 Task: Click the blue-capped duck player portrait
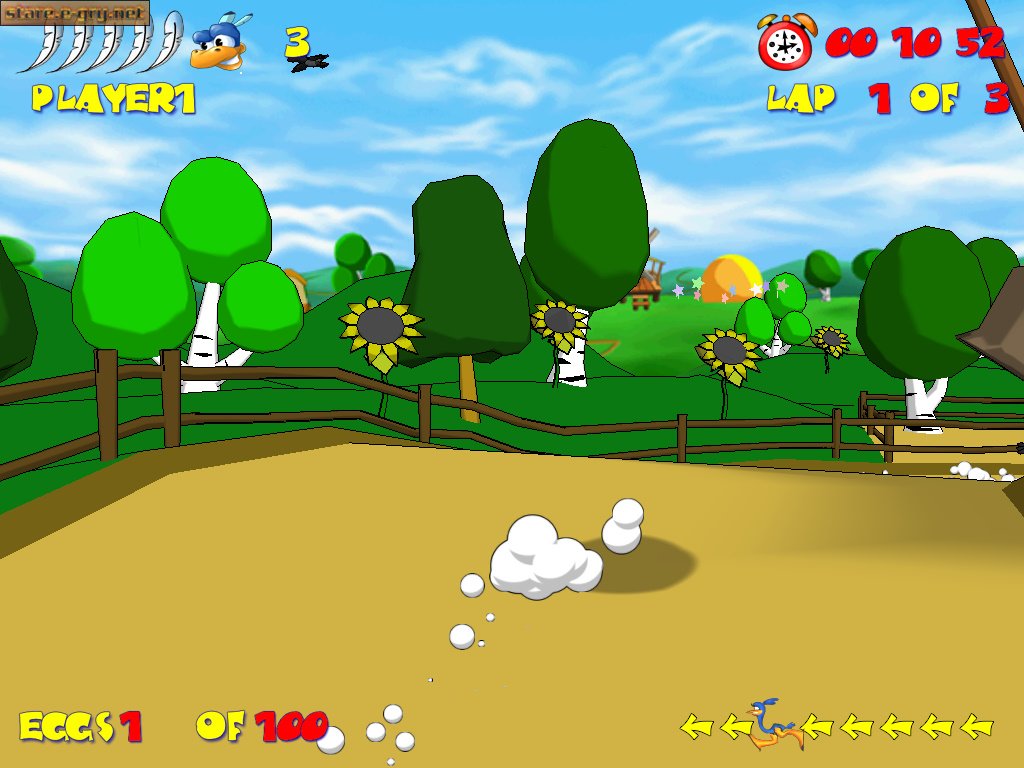(x=220, y=45)
